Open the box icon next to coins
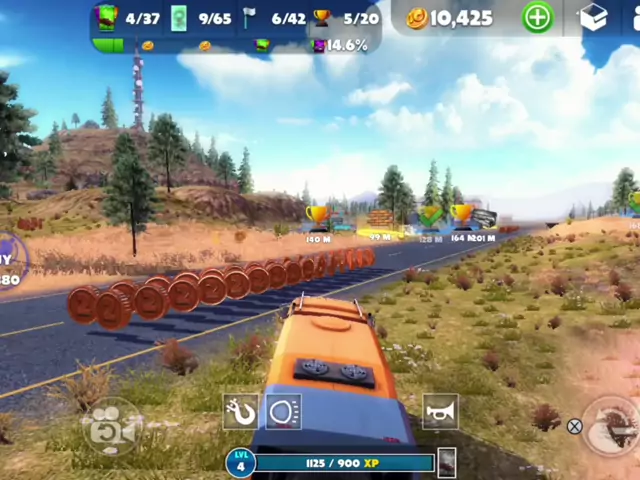The image size is (640, 480). 594,17
